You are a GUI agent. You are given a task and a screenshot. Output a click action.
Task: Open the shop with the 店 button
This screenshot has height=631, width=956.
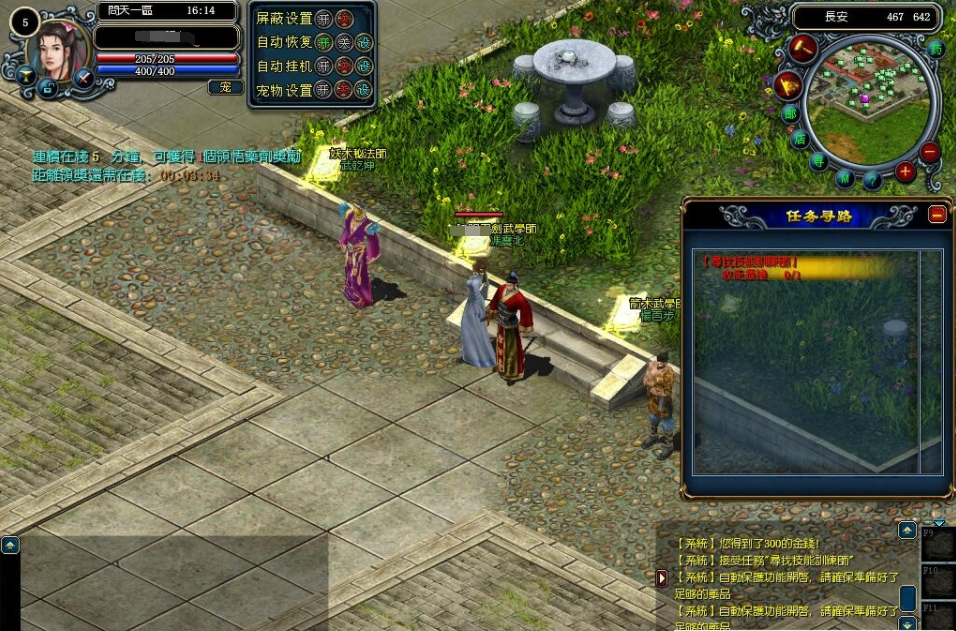tap(799, 139)
